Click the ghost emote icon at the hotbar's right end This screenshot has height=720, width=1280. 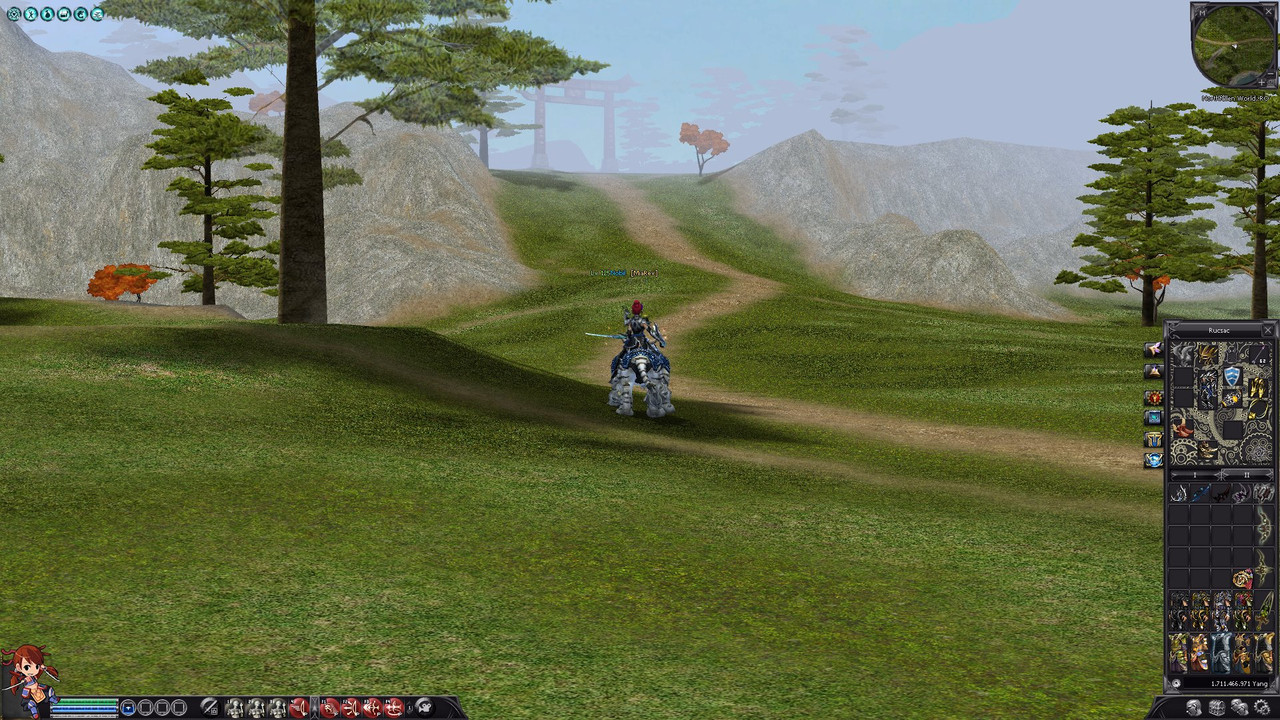424,707
